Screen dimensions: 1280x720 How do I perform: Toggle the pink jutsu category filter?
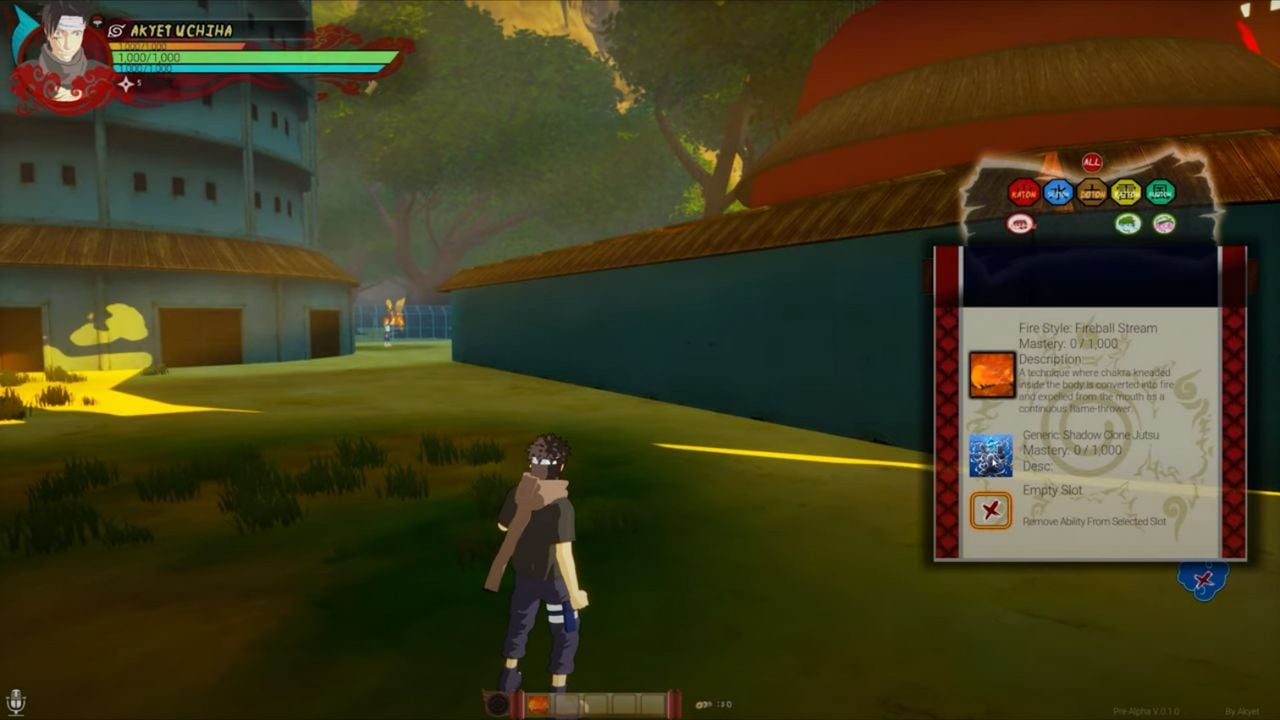coord(1164,223)
